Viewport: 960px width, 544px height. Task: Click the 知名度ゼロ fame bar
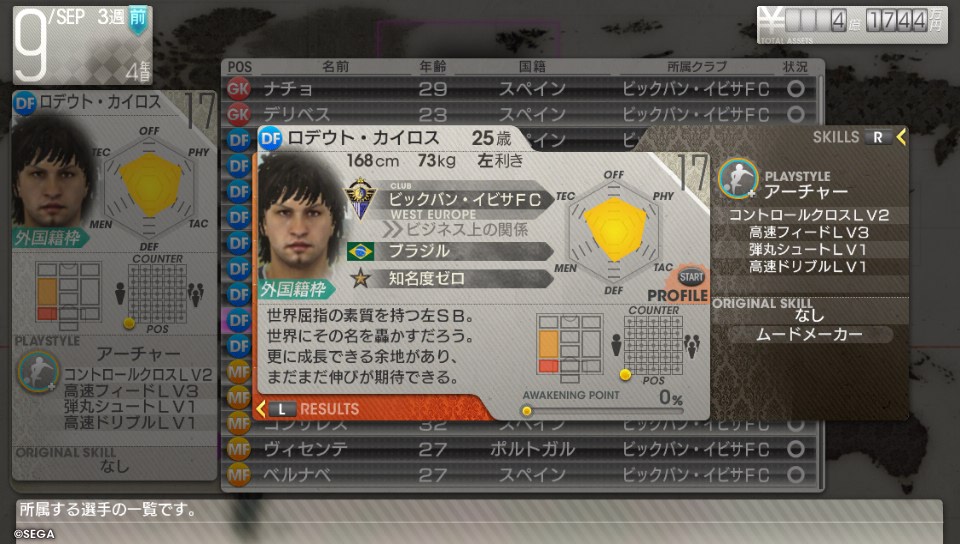(450, 278)
